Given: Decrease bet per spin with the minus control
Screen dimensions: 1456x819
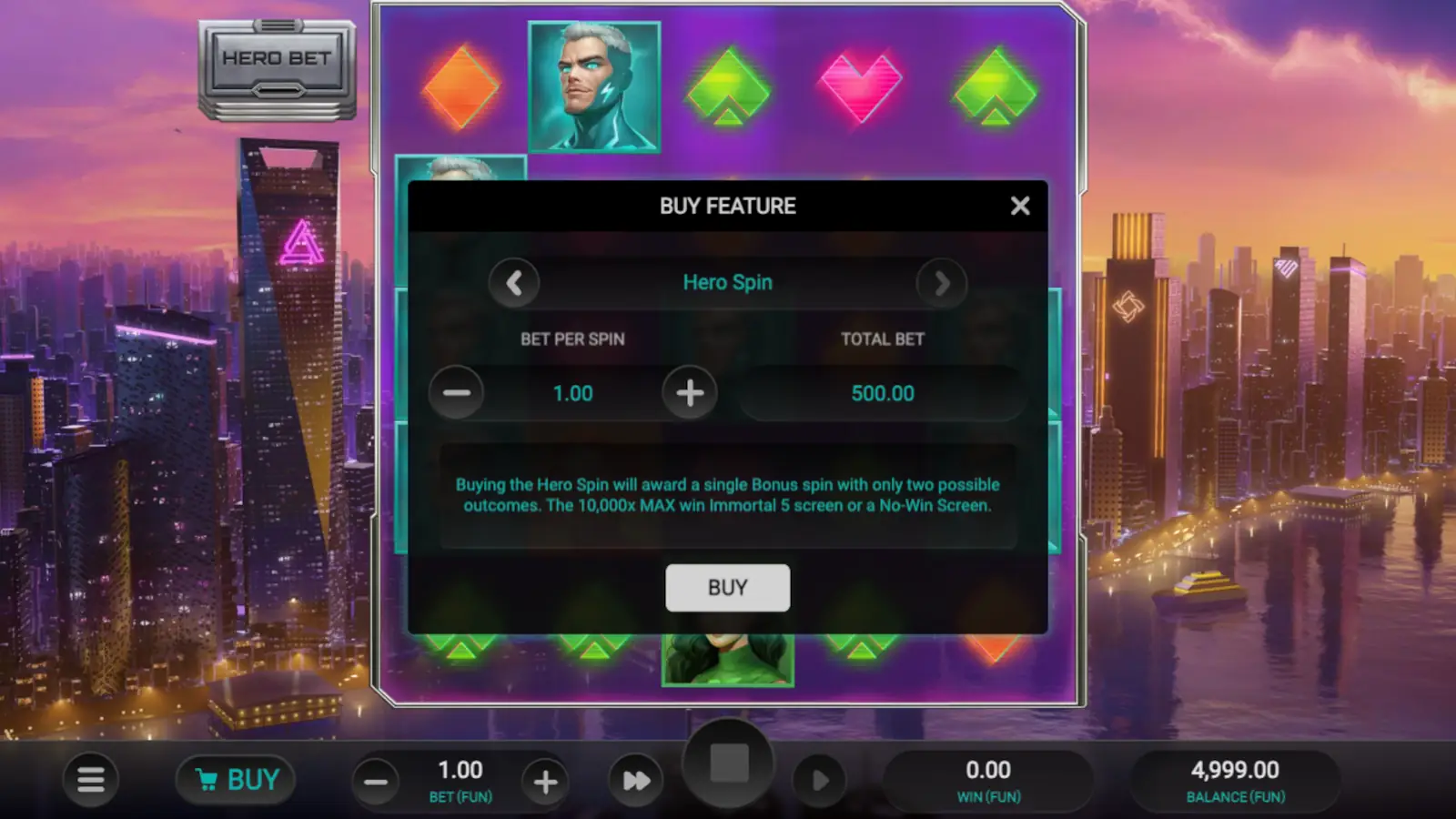Looking at the screenshot, I should click(457, 392).
